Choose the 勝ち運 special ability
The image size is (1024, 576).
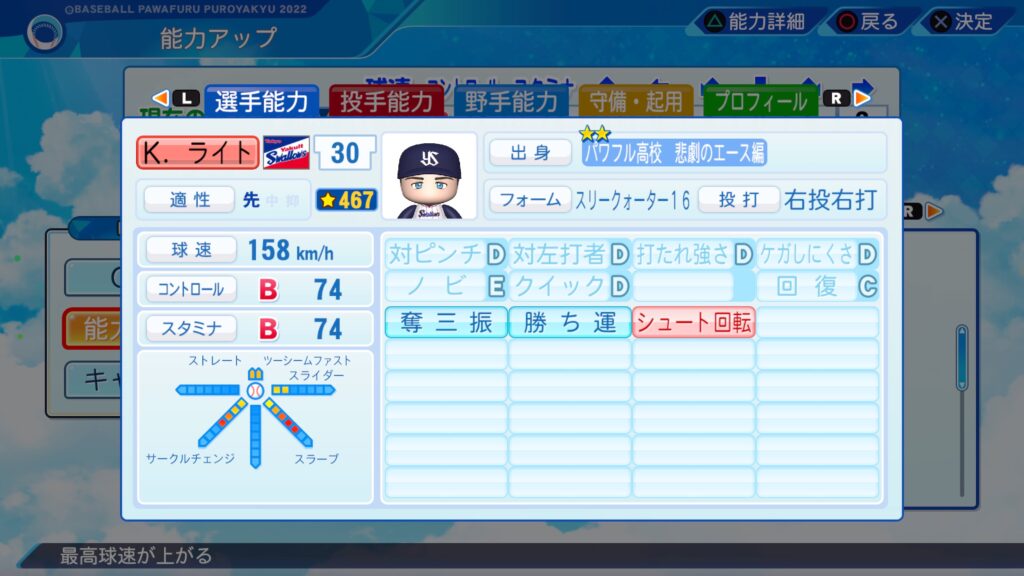[x=570, y=322]
